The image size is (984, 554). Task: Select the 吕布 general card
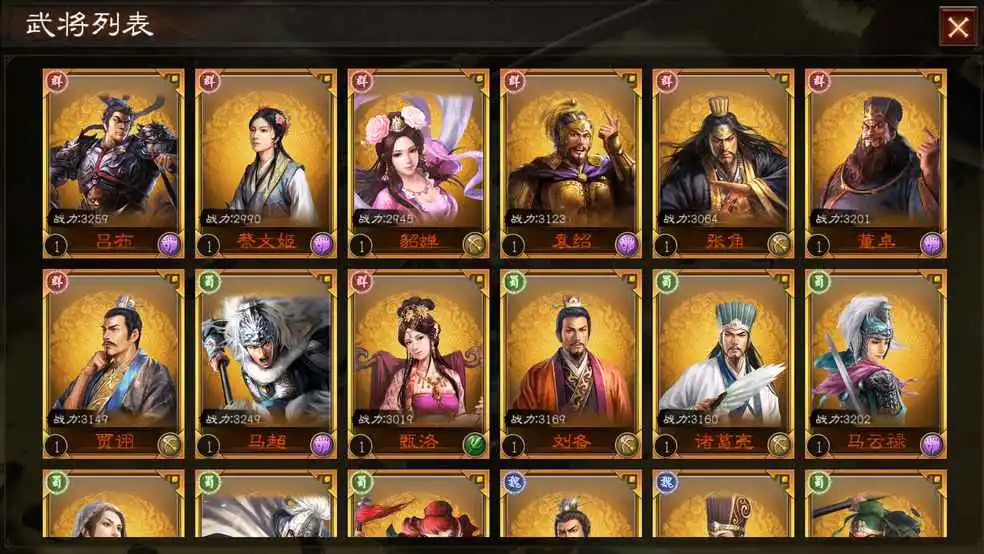click(114, 160)
